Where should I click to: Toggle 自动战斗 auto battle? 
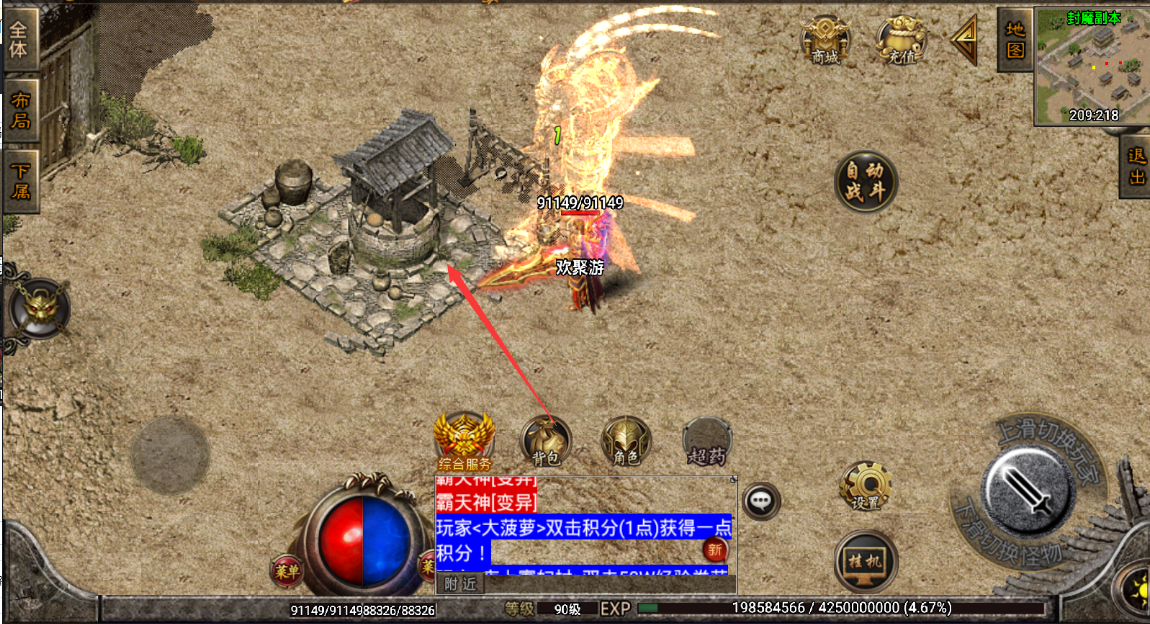[866, 182]
